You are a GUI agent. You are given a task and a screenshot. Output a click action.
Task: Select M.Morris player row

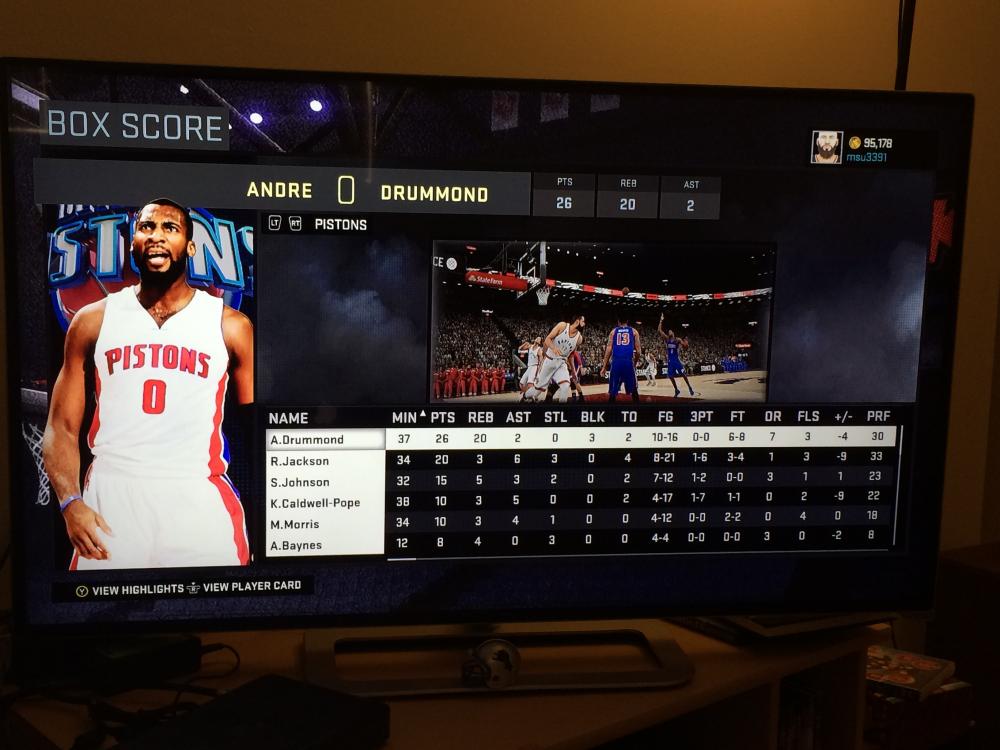(326, 524)
